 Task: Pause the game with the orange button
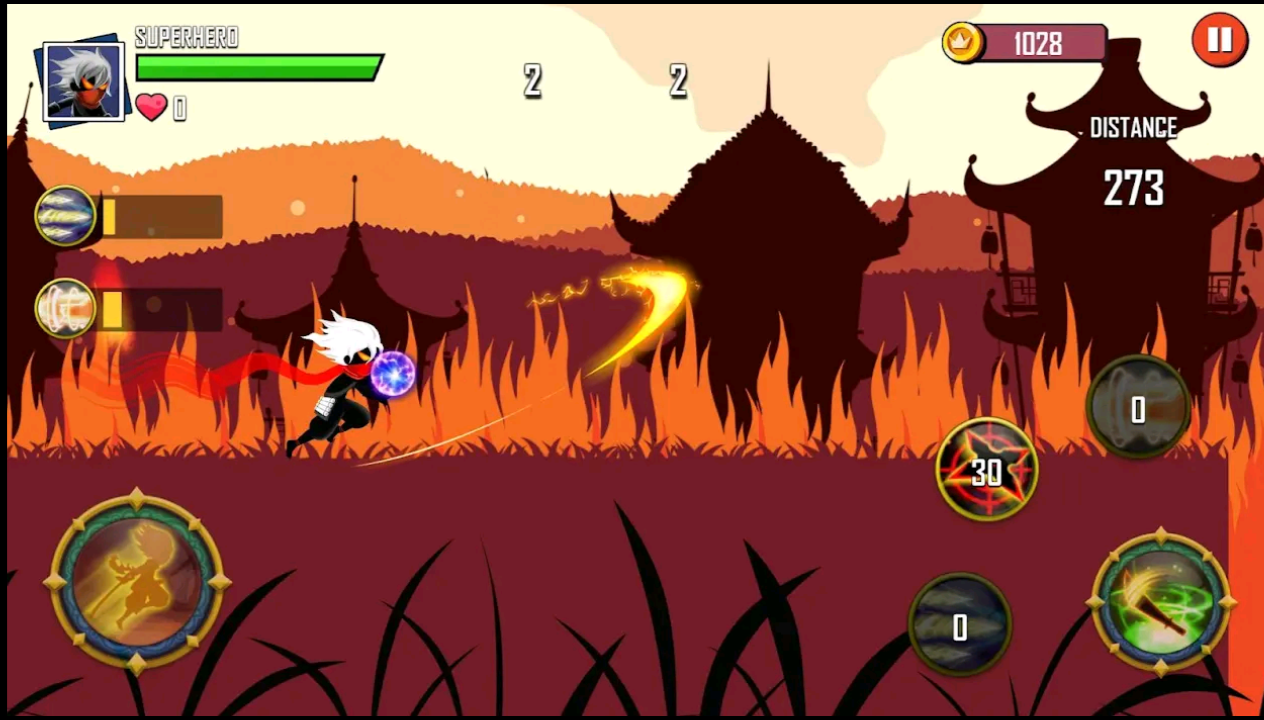pos(1219,41)
